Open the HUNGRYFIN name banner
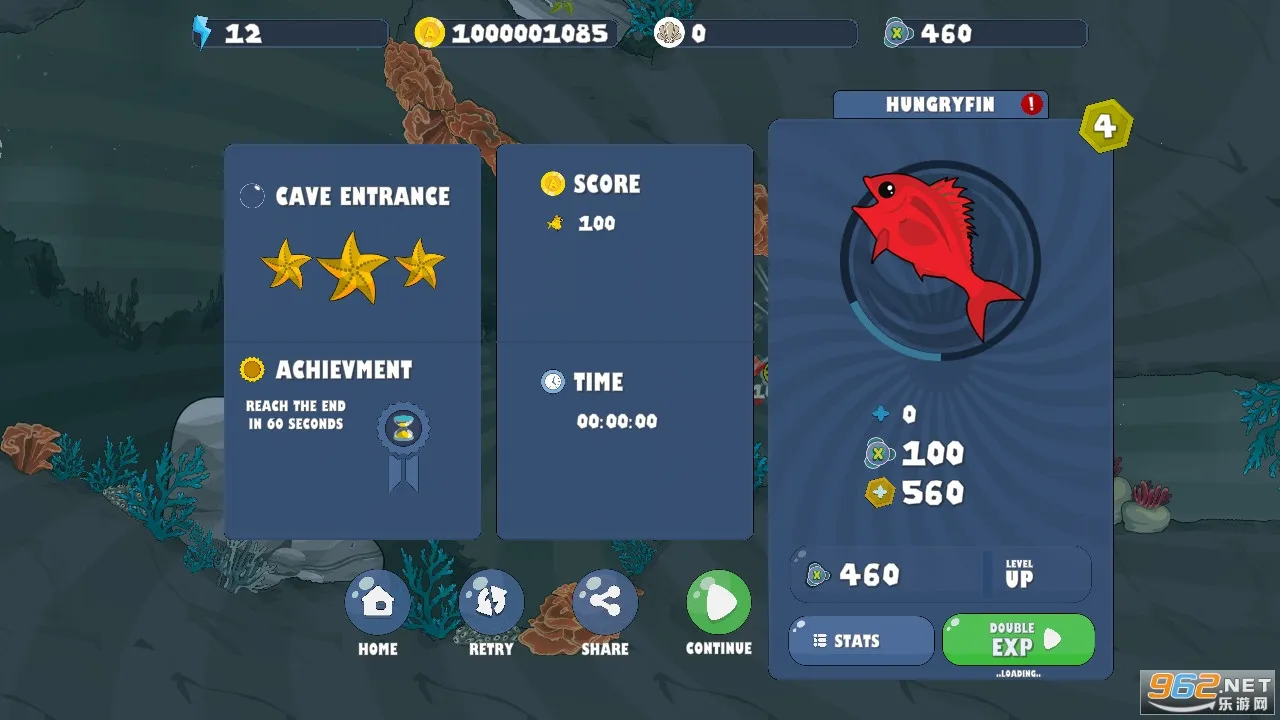The width and height of the screenshot is (1280, 720). [x=940, y=104]
